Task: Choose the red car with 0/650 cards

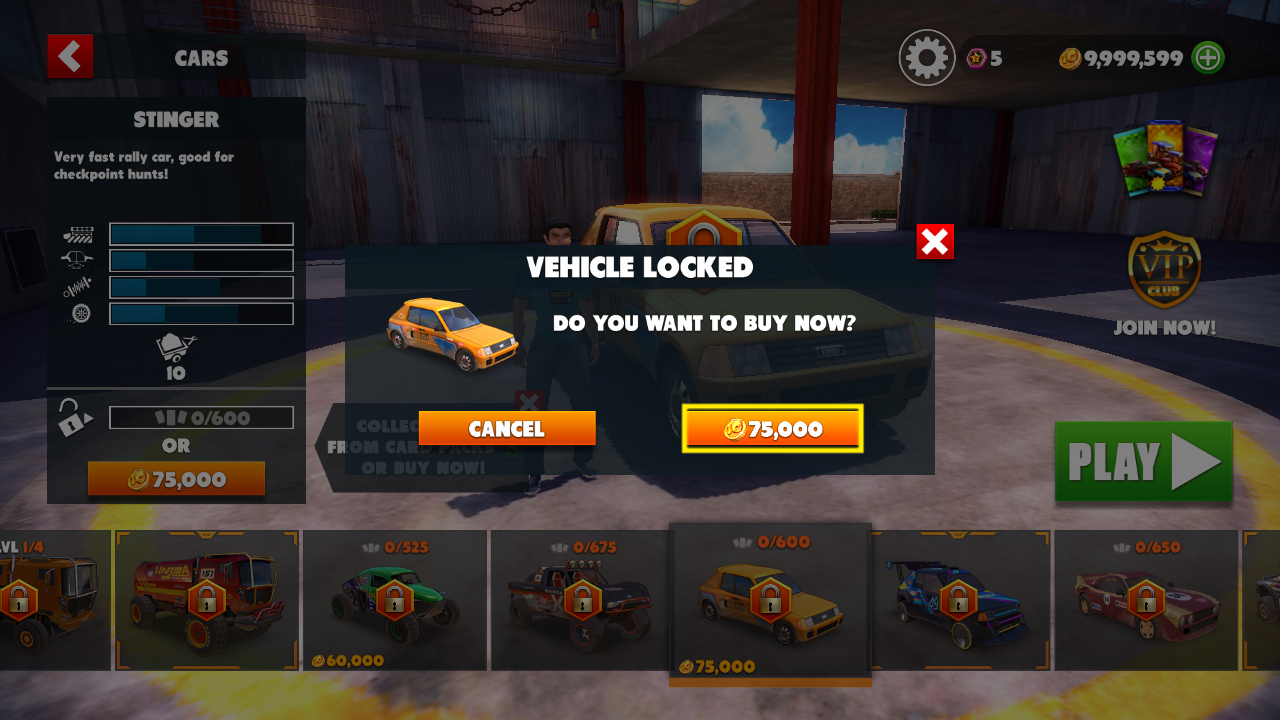Action: (x=1146, y=602)
